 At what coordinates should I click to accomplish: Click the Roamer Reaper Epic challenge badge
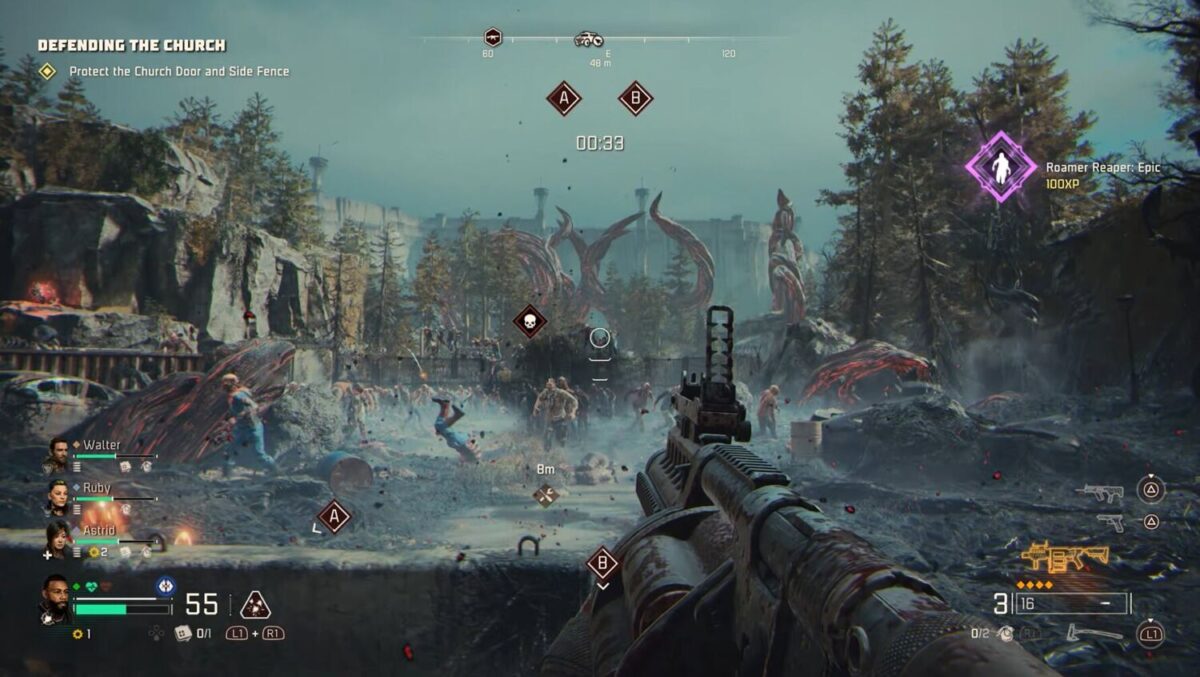[999, 167]
